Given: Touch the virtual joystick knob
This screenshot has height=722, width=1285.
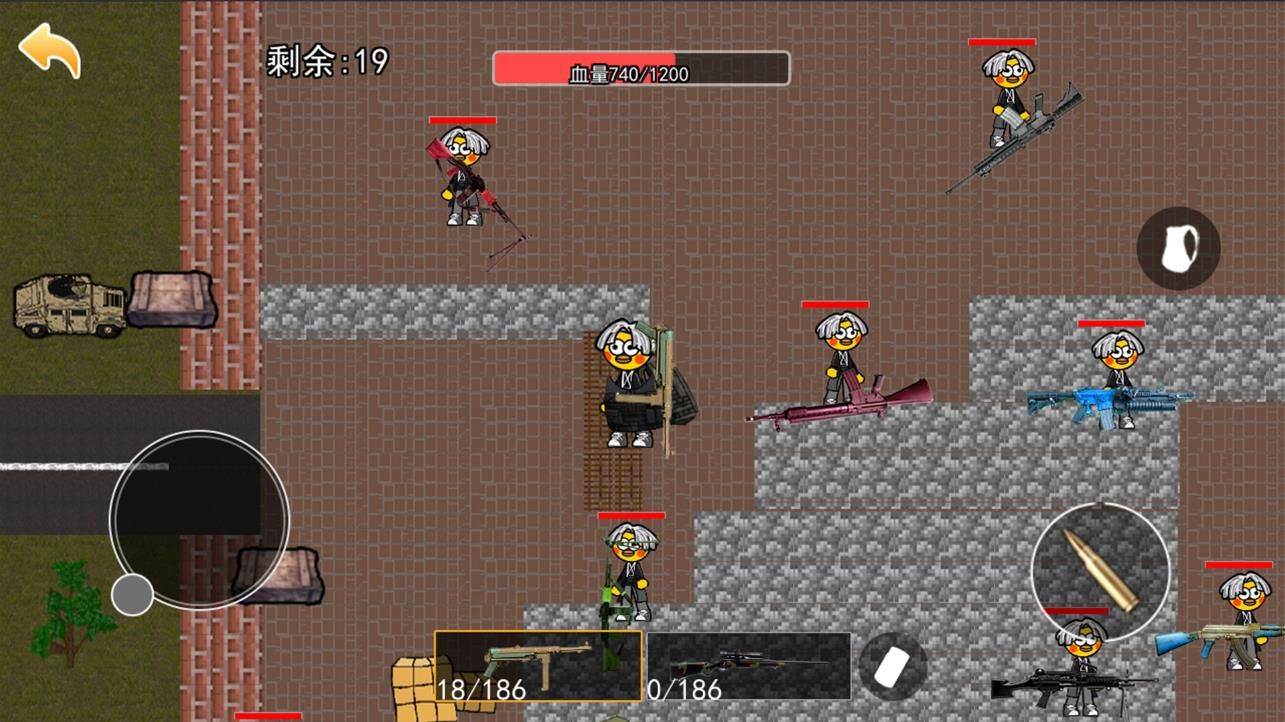Looking at the screenshot, I should (132, 595).
